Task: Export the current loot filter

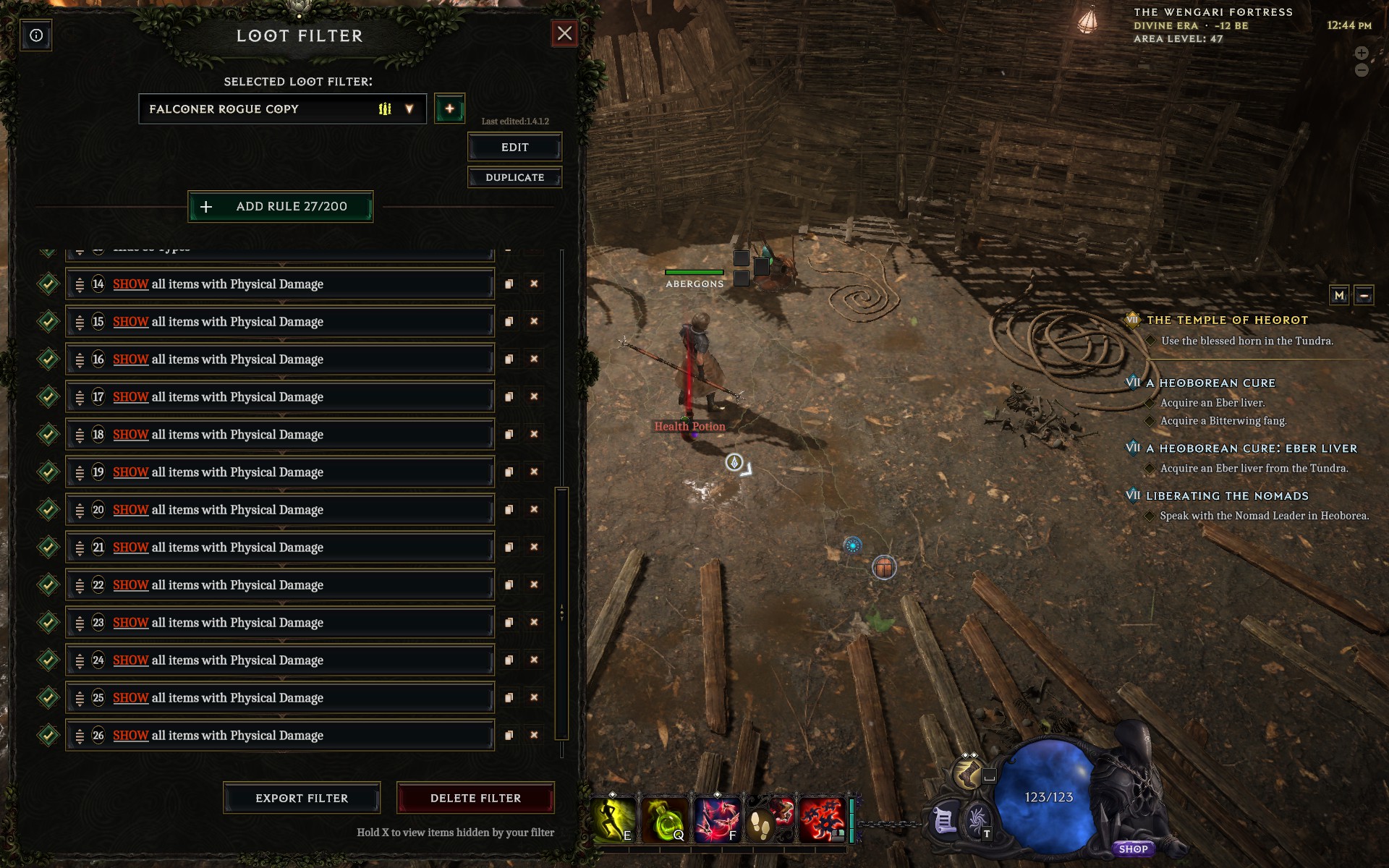Action: (302, 798)
